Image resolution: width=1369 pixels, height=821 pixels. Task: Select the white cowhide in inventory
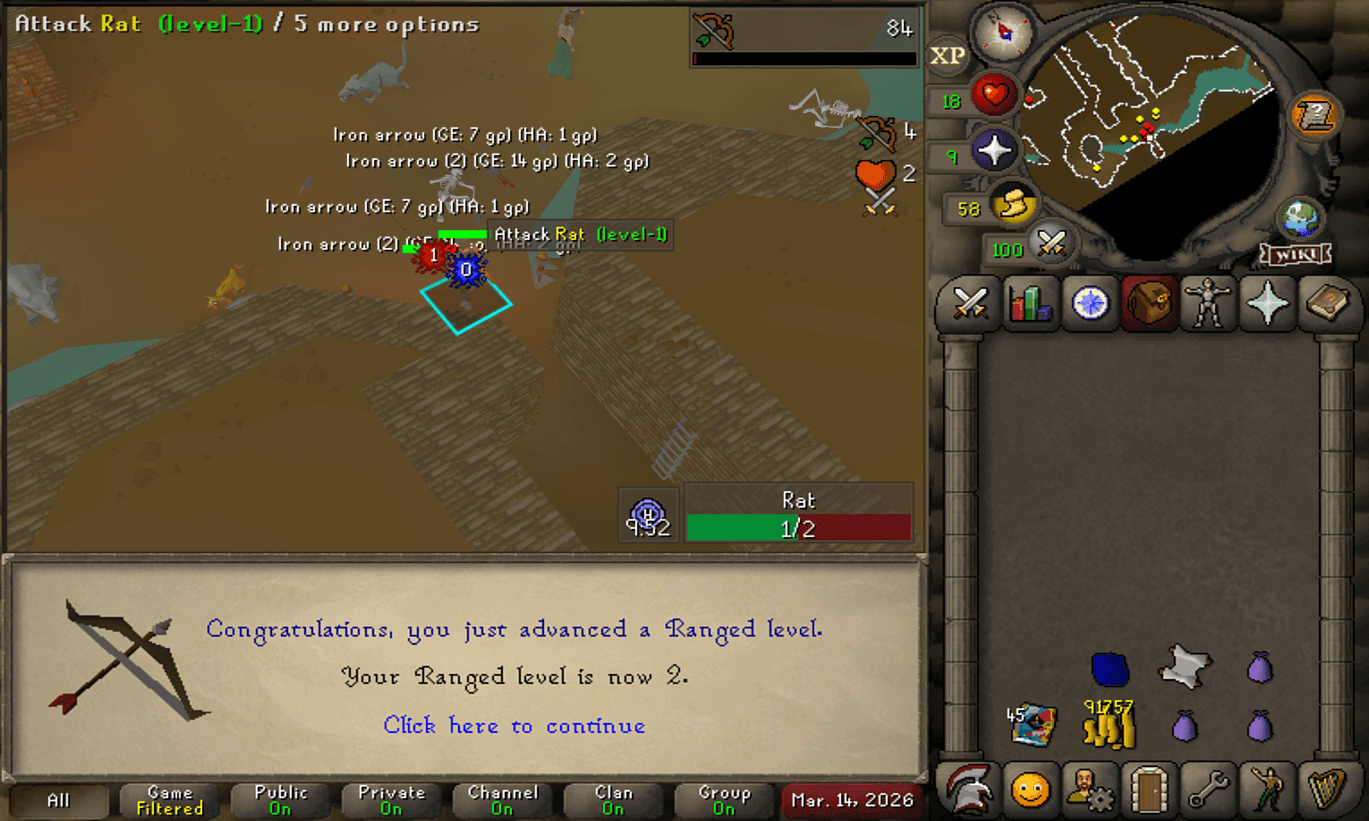pos(1184,666)
